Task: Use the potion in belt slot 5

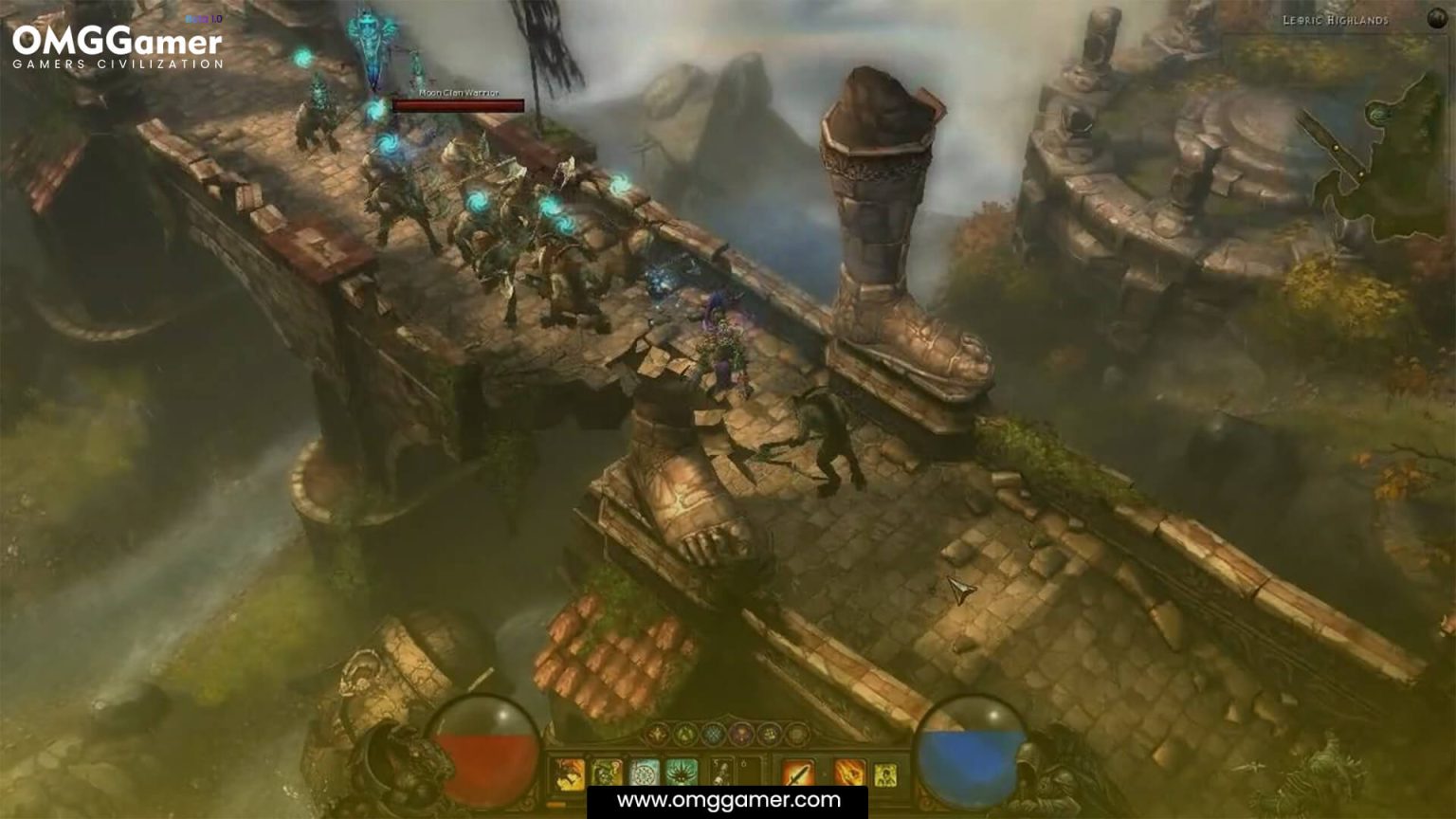Action: click(722, 773)
